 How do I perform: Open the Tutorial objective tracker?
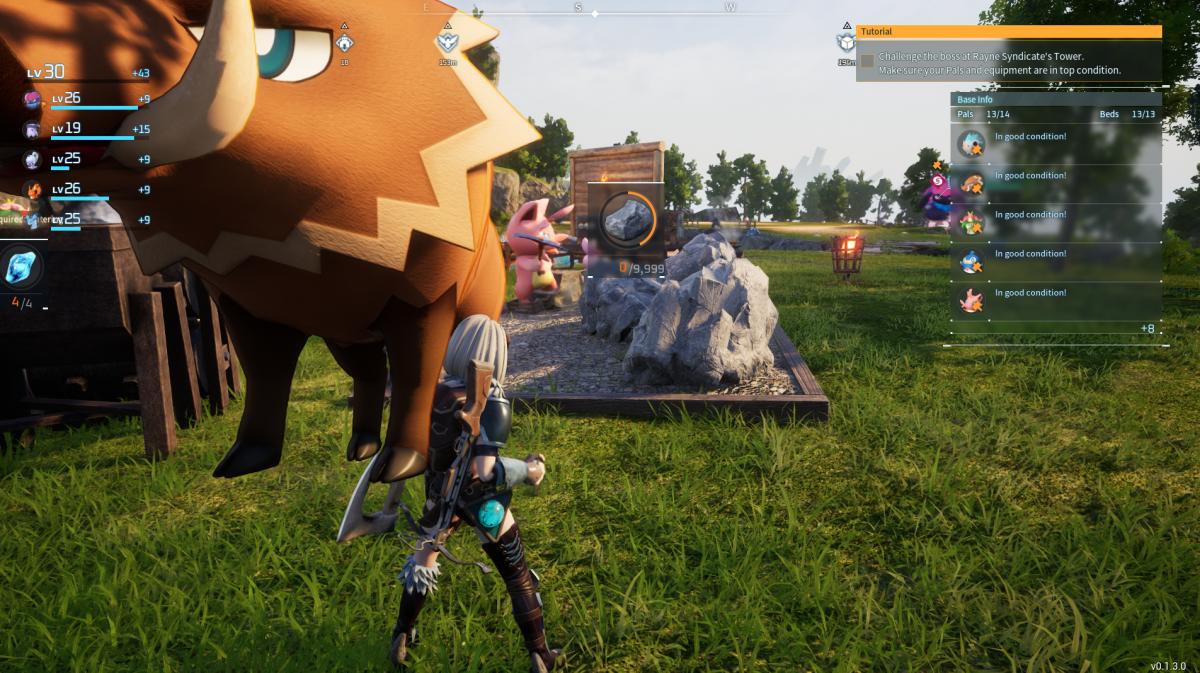tap(1008, 32)
